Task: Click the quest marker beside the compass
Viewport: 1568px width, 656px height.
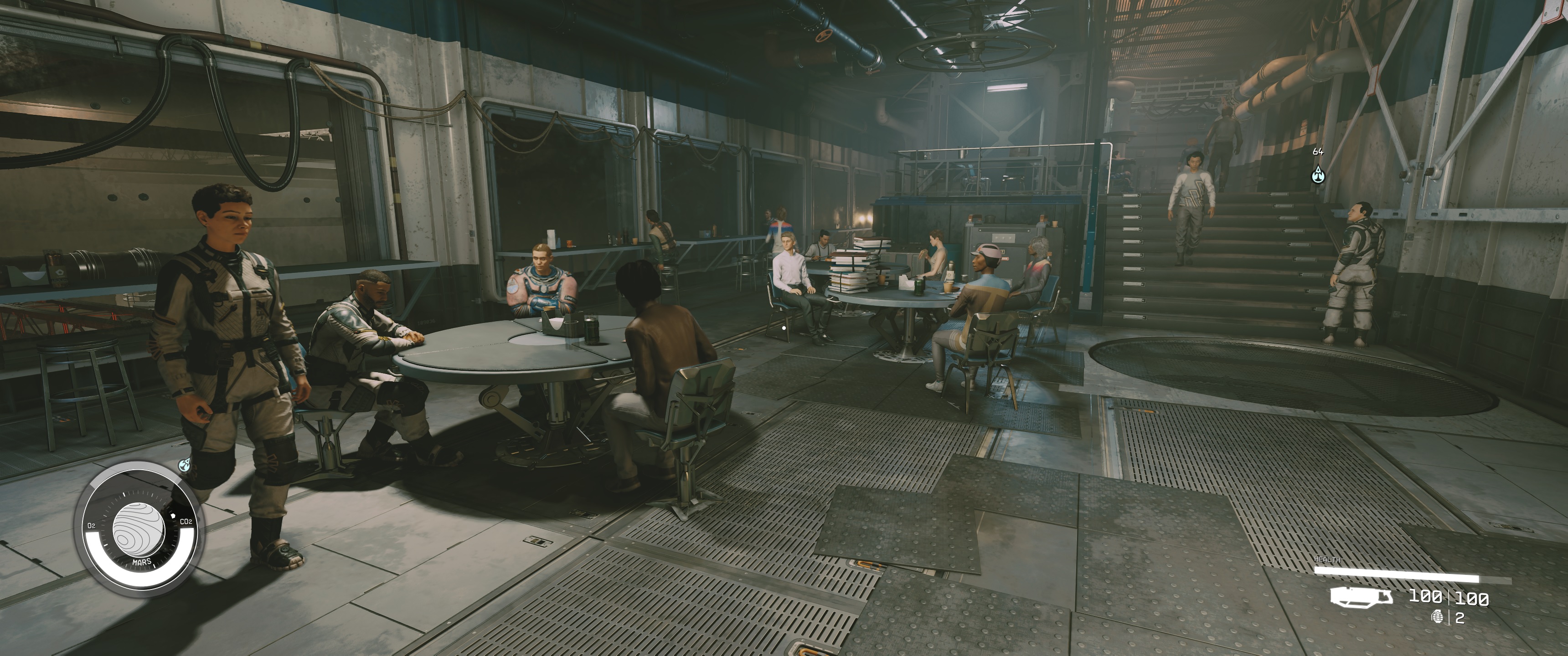Action: pyautogui.click(x=185, y=466)
